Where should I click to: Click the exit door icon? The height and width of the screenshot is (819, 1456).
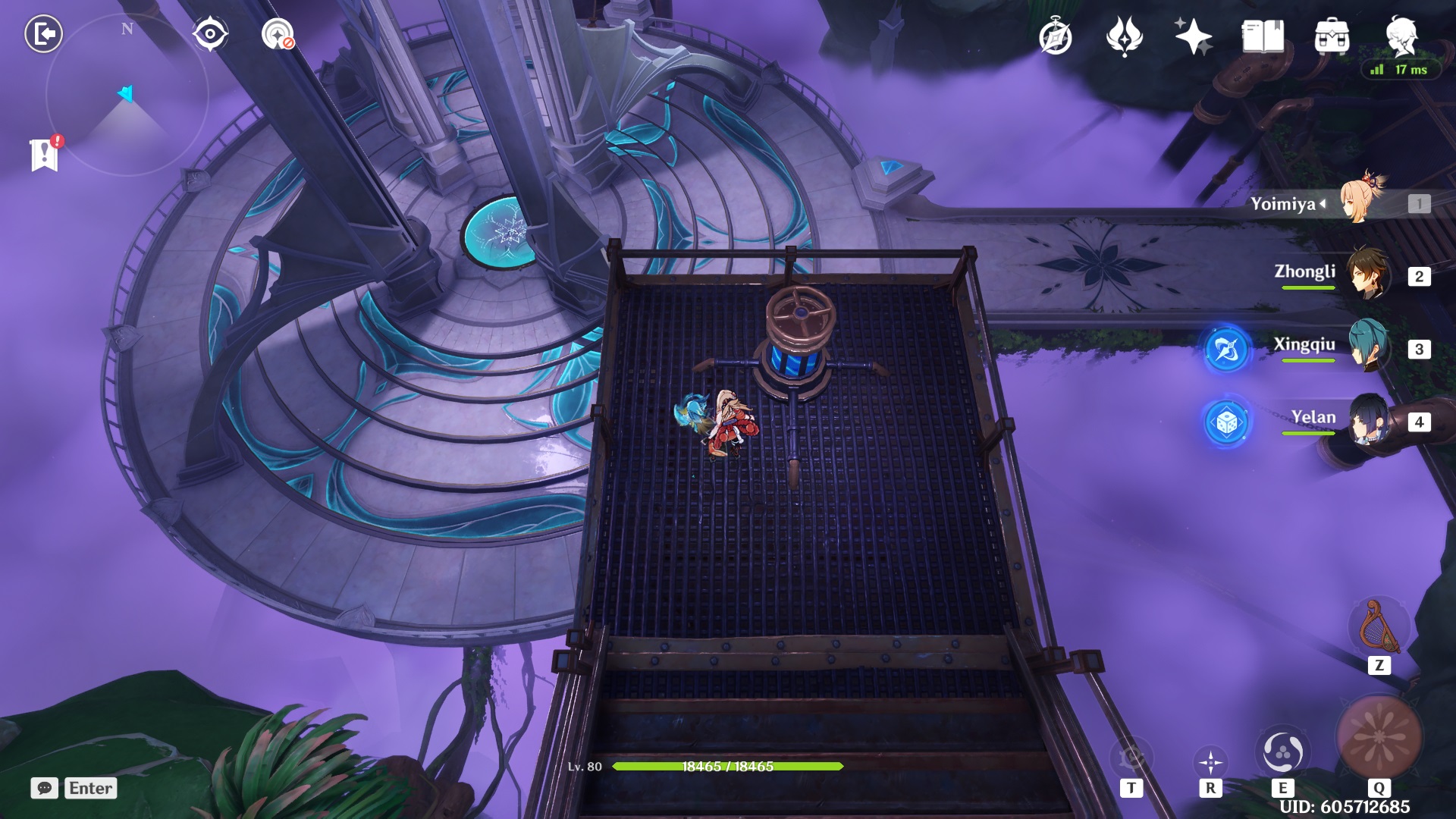(43, 34)
